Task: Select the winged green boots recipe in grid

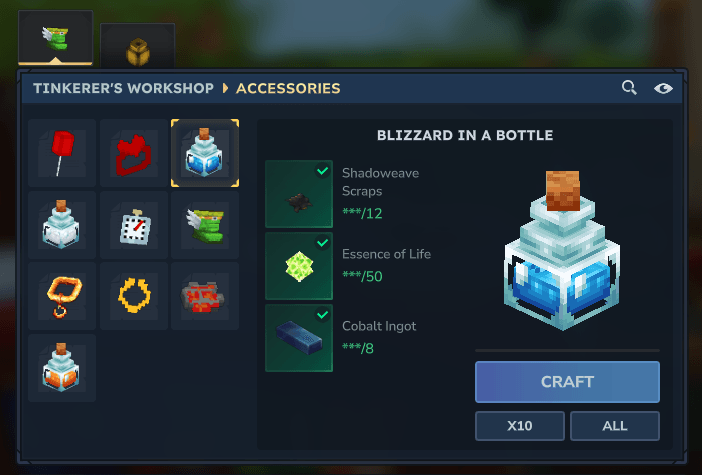Action: 205,225
